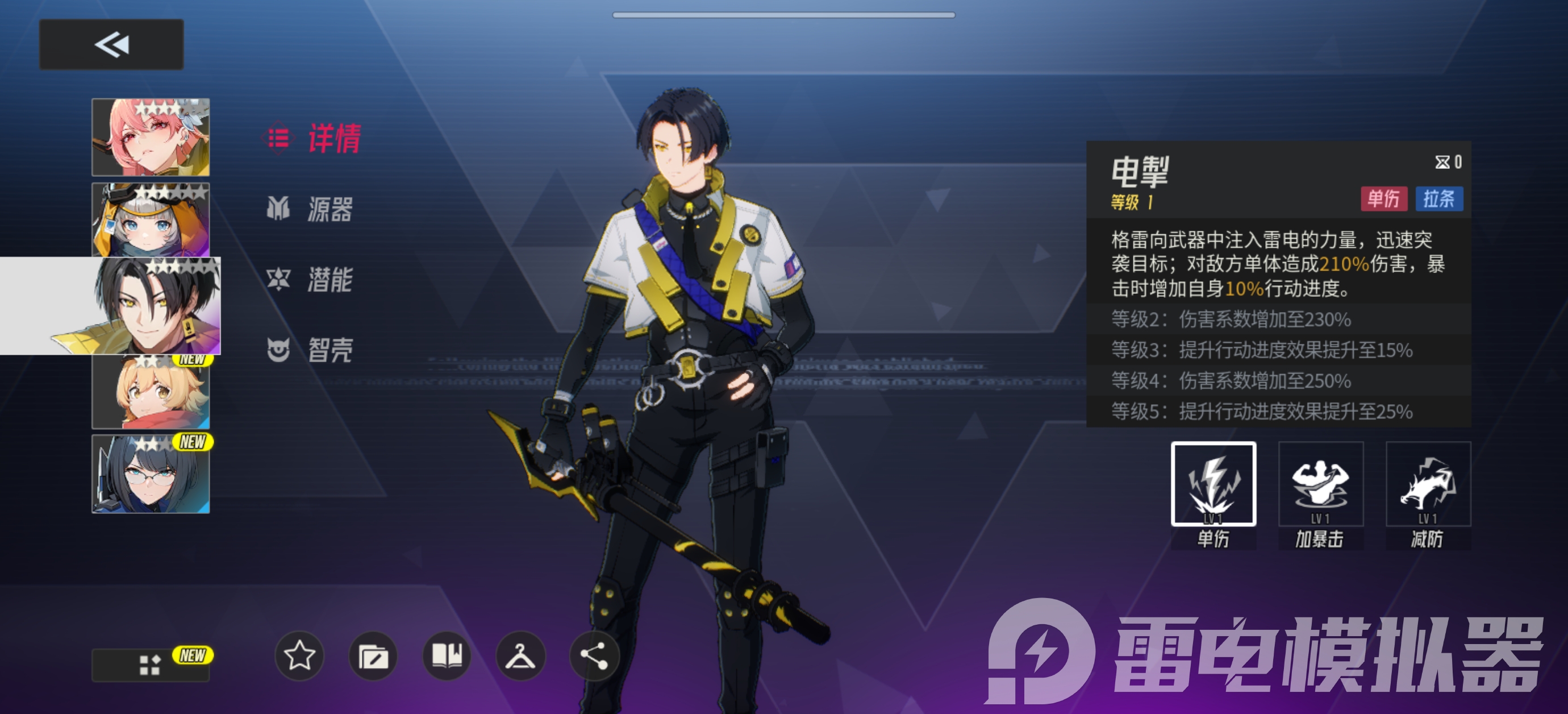This screenshot has width=1568, height=714.
Task: Select the pink-haired character portrait
Action: point(151,138)
